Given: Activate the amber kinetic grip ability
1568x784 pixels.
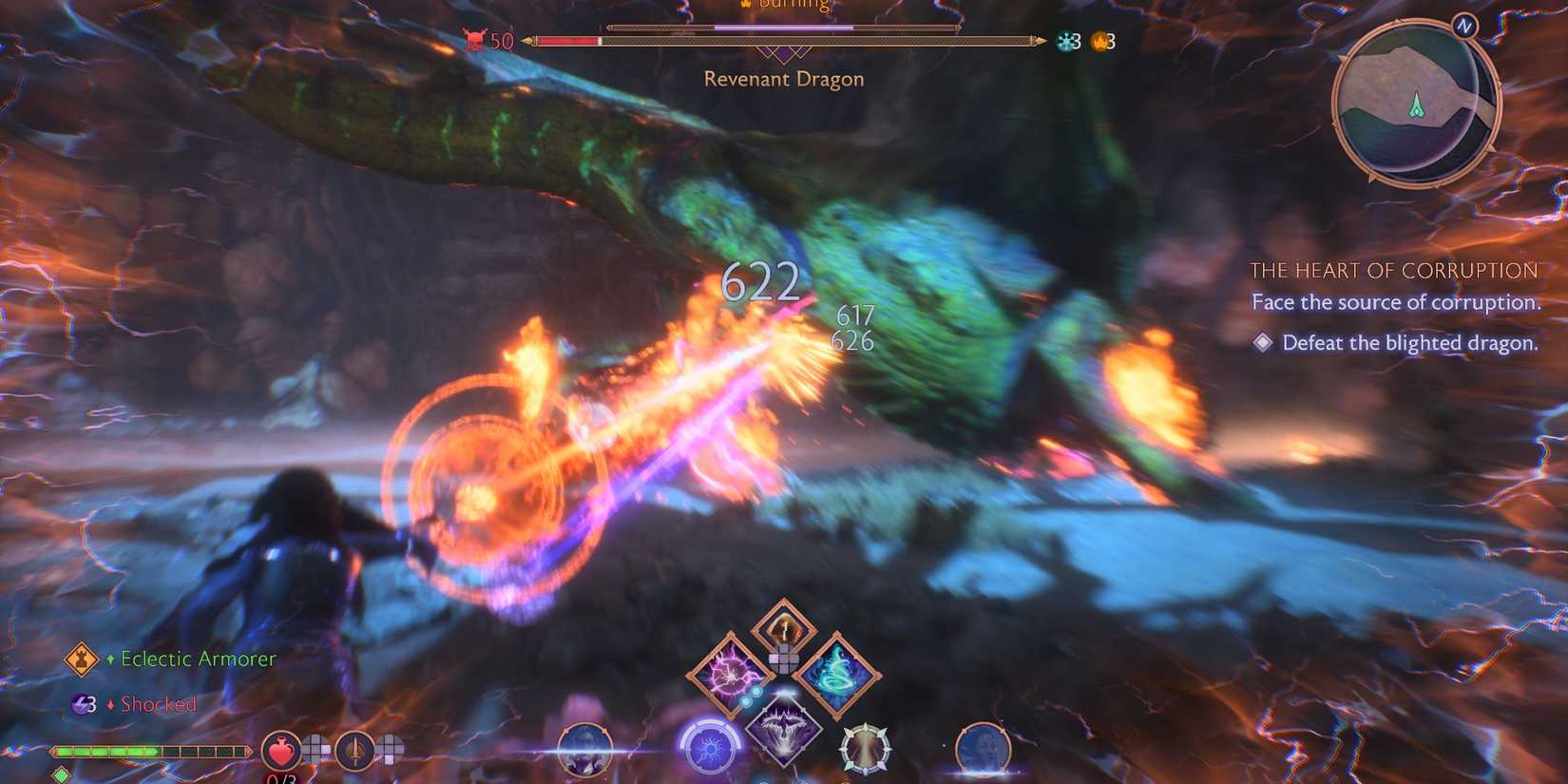Looking at the screenshot, I should (786, 627).
